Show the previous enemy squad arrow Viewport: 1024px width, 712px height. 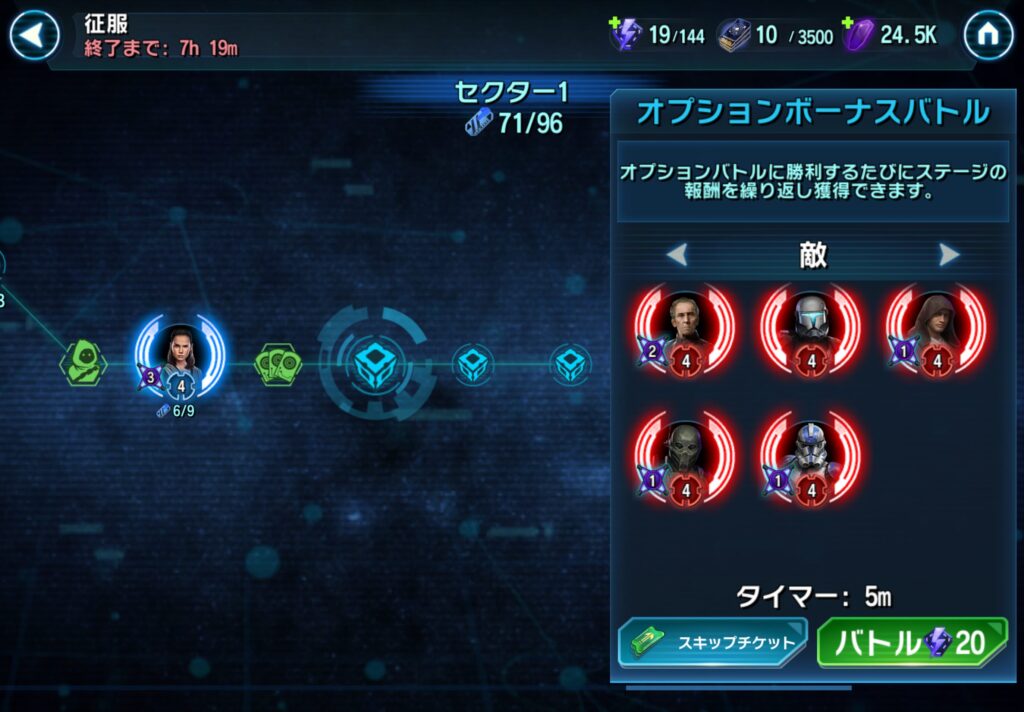[x=677, y=255]
